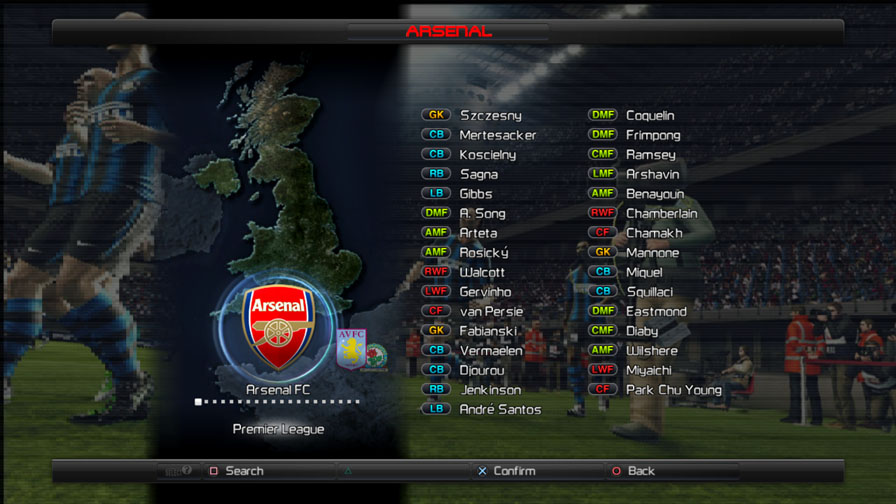
Task: Select Arteta in the squad list
Action: pyautogui.click(x=478, y=233)
